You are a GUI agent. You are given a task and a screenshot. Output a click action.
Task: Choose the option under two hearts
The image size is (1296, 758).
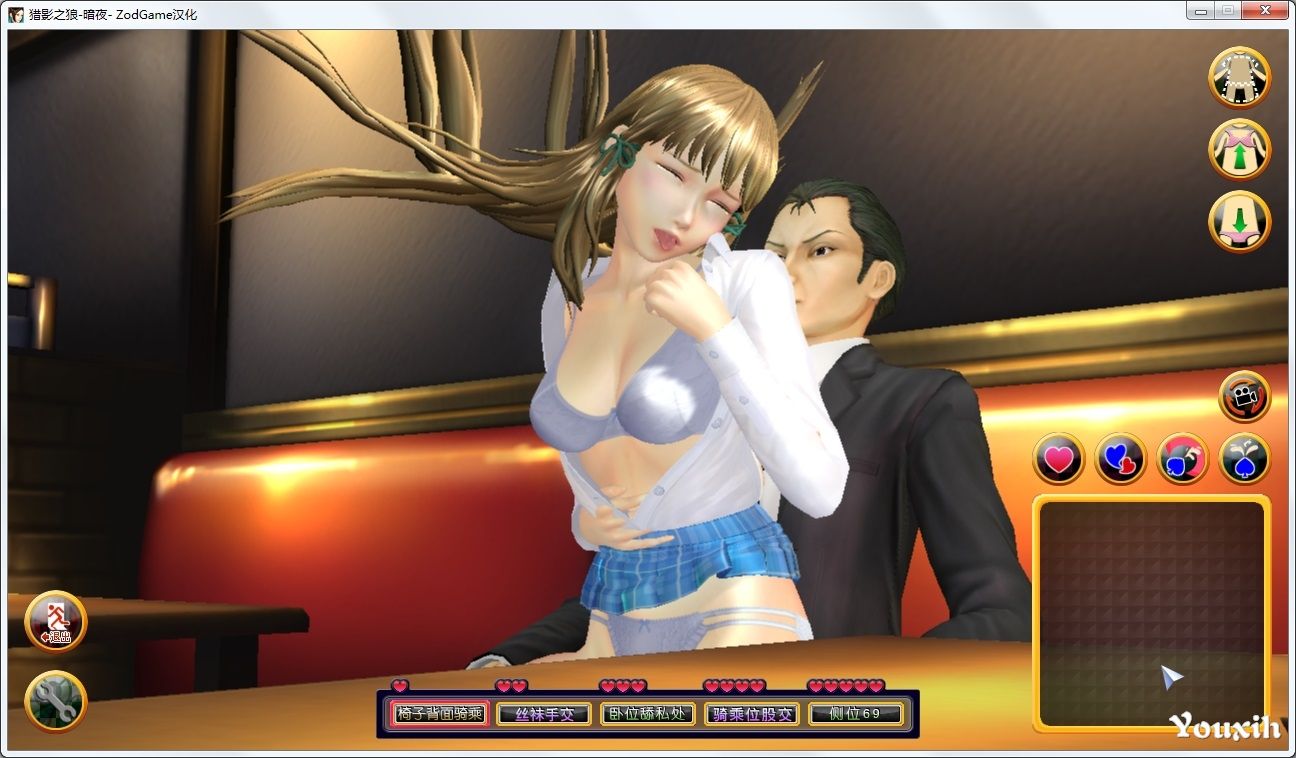545,714
